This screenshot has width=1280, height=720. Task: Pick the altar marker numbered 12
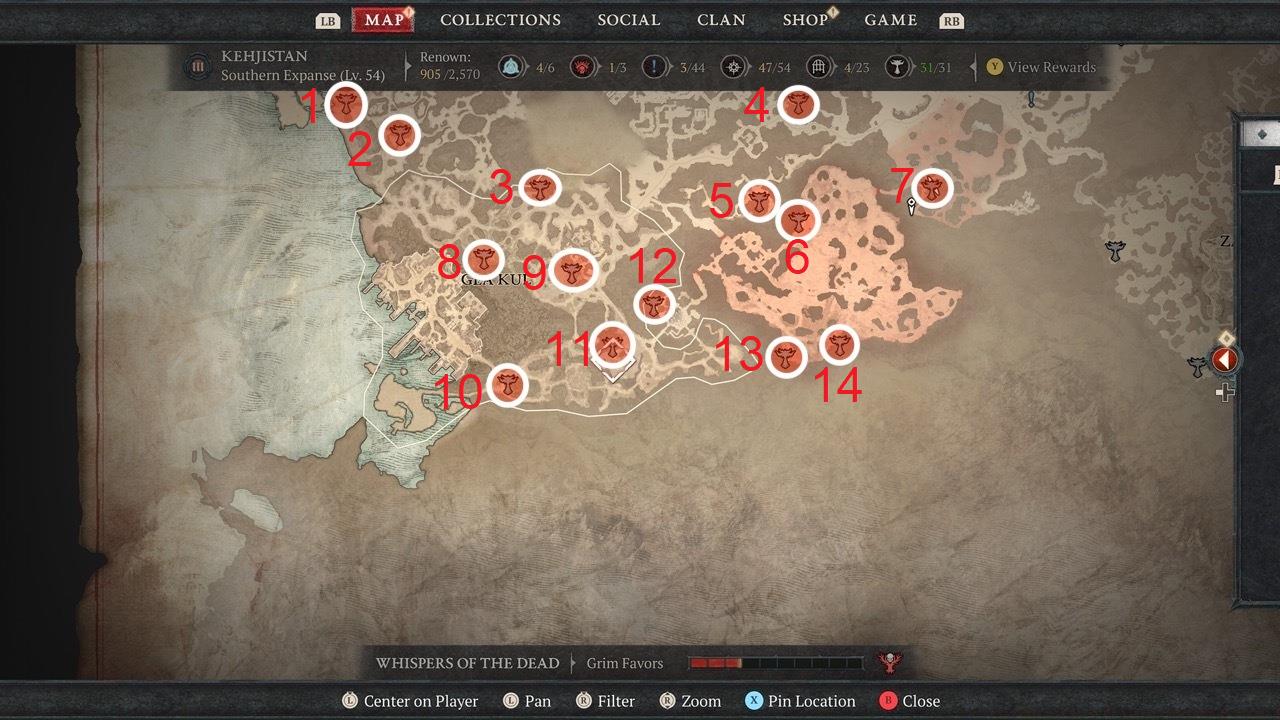[x=654, y=304]
